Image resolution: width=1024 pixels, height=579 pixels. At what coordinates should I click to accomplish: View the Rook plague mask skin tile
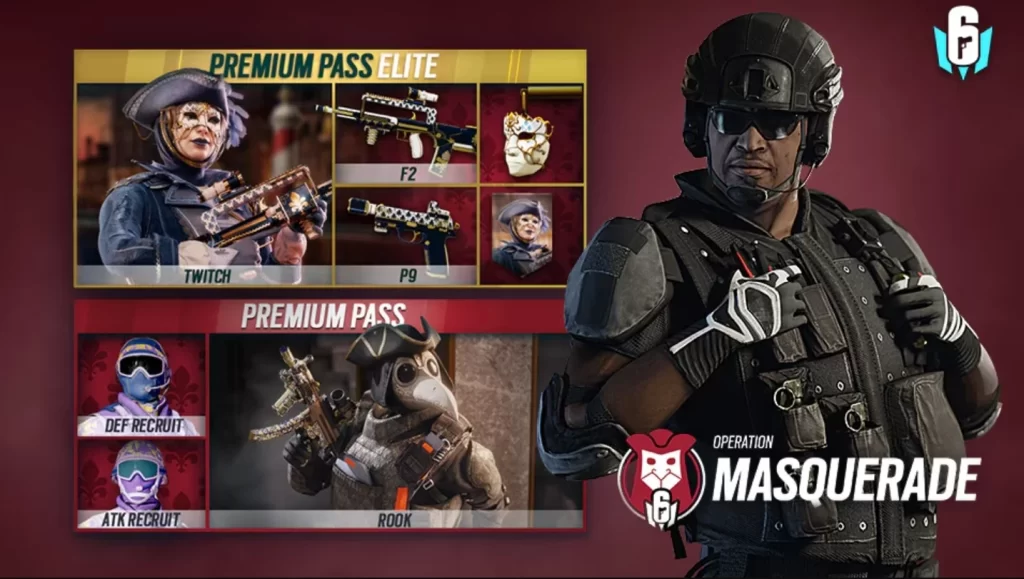(x=396, y=431)
